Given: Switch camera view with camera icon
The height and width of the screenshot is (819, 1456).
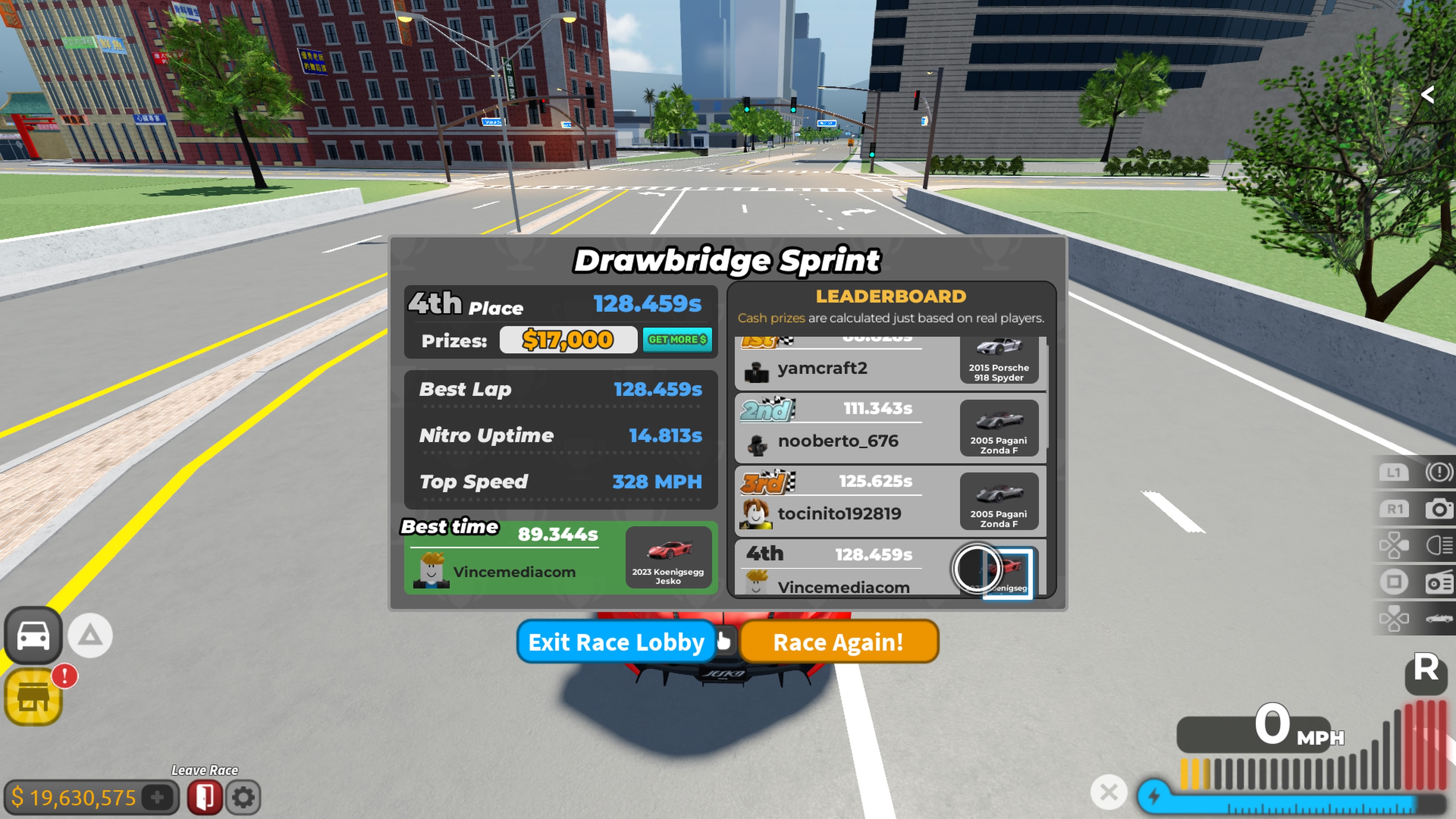Looking at the screenshot, I should tap(1438, 509).
